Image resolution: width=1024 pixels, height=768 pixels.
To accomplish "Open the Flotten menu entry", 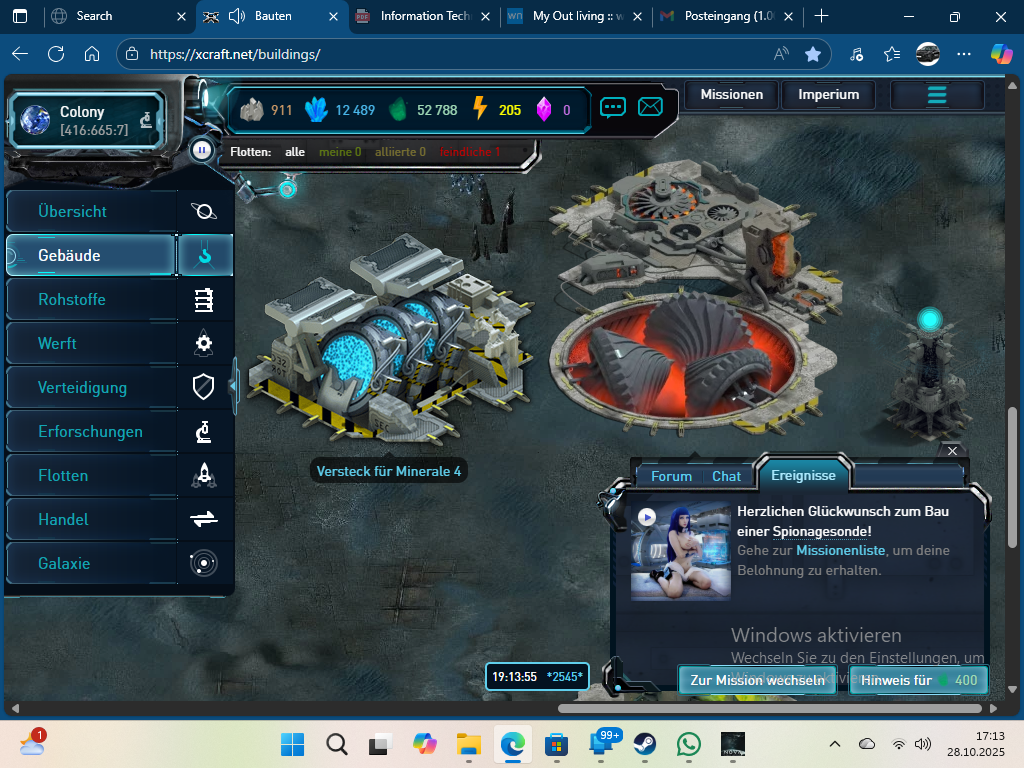I will [x=63, y=476].
